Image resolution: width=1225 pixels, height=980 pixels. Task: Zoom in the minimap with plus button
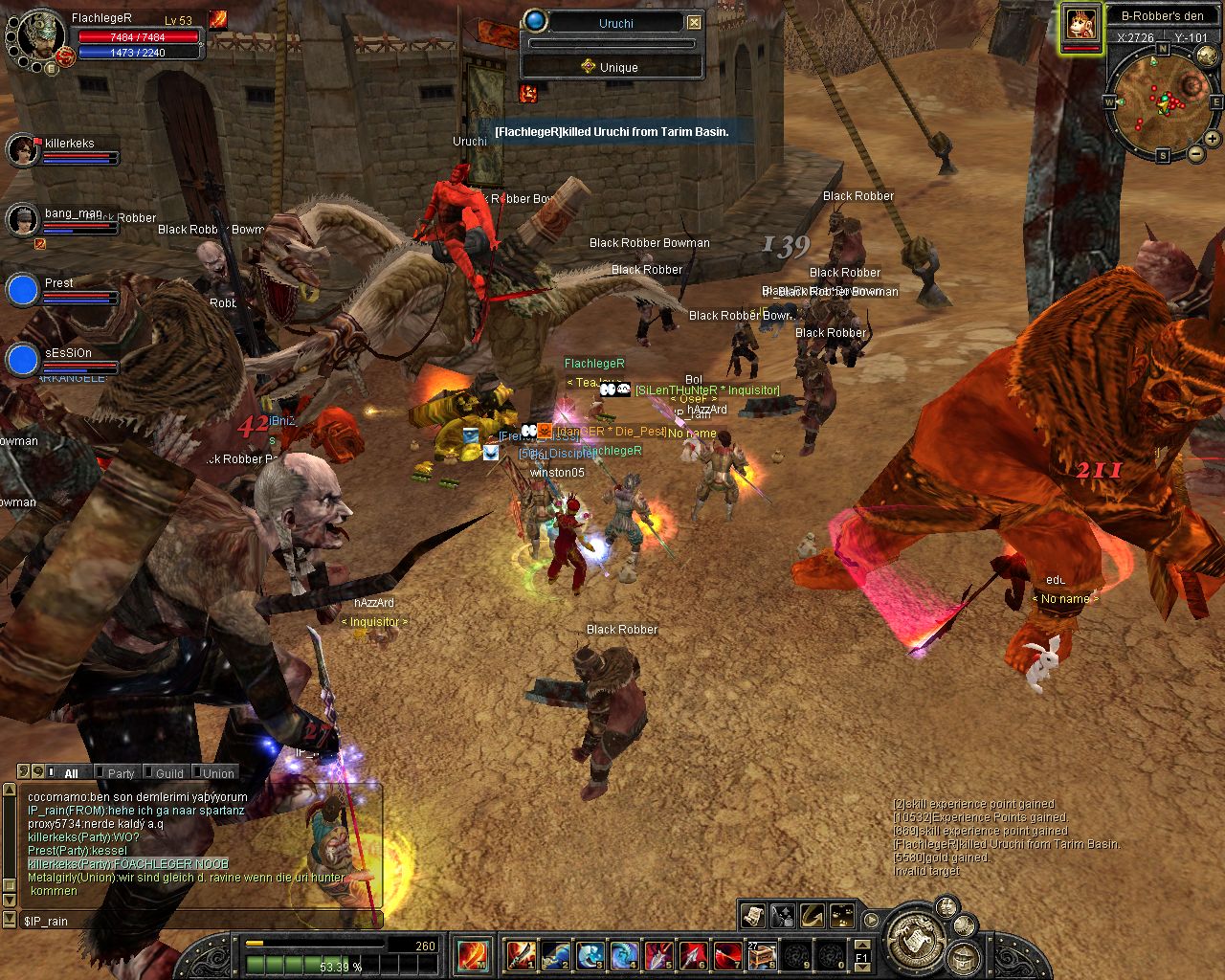1212,139
